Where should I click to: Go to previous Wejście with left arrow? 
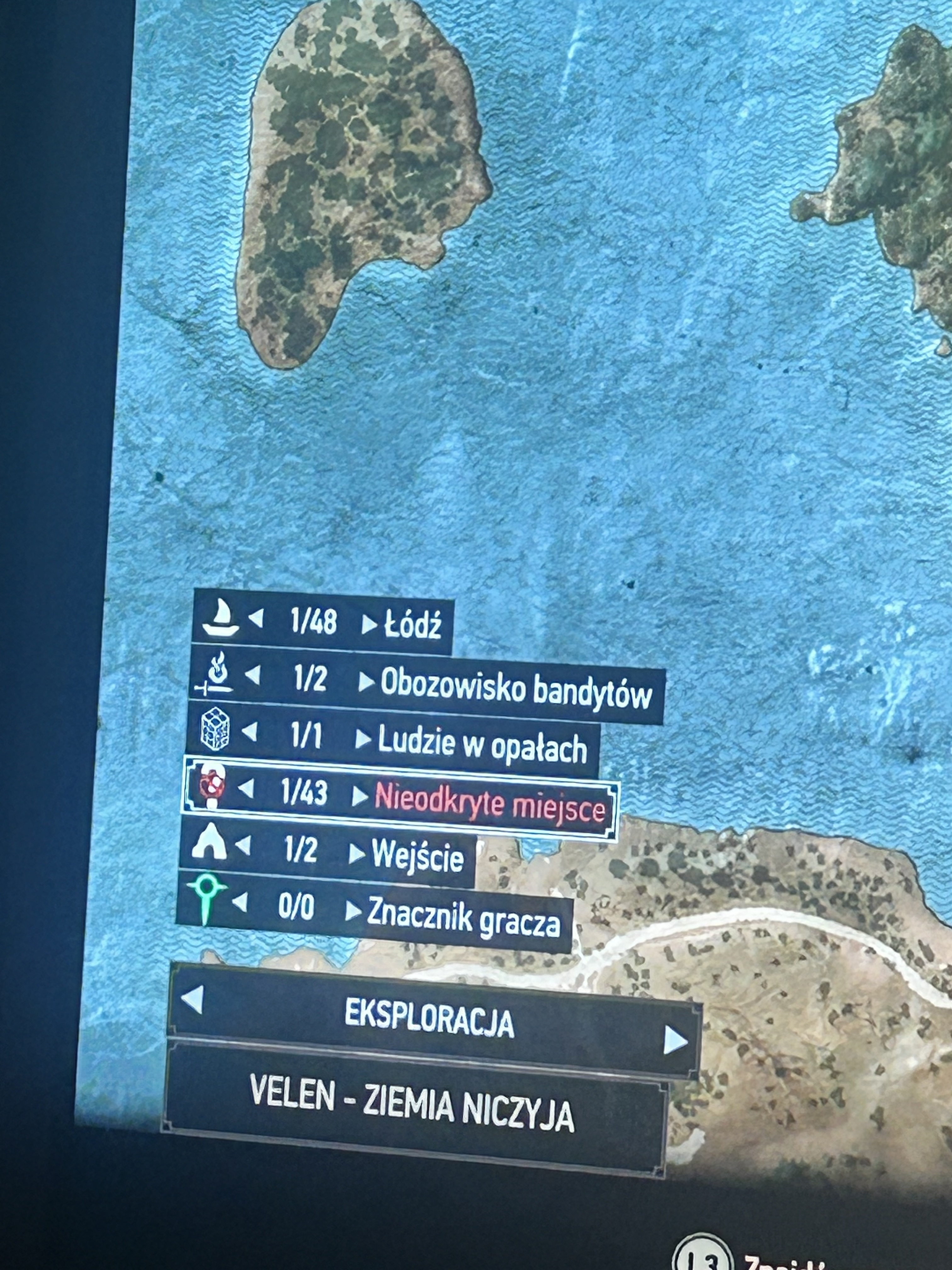point(243,846)
